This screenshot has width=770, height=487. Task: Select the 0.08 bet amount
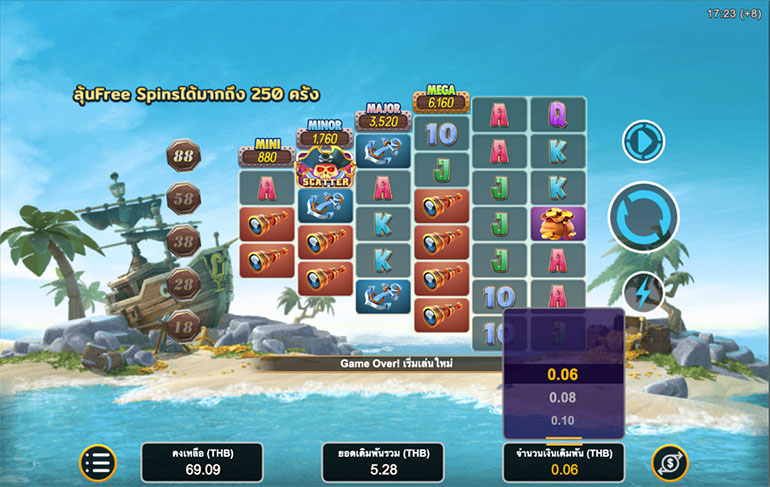[x=563, y=398]
